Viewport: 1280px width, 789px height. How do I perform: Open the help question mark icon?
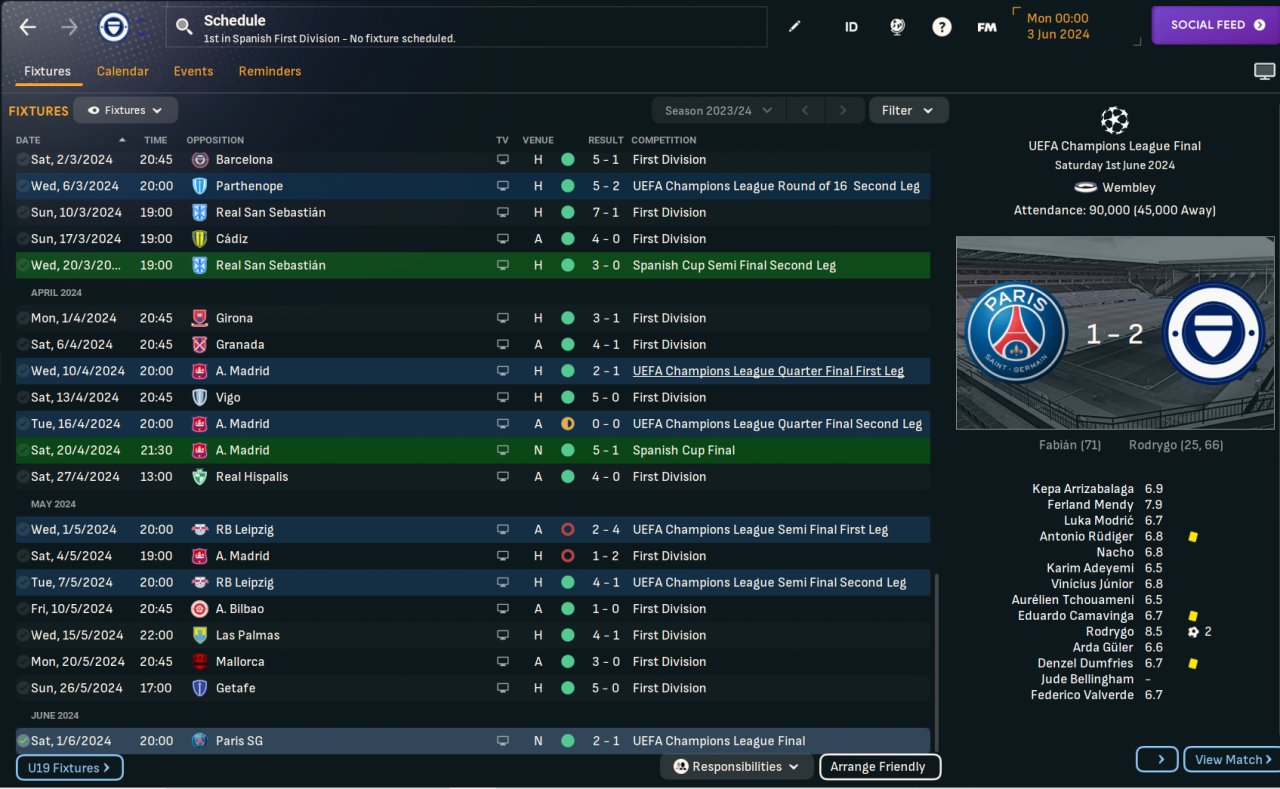point(941,27)
